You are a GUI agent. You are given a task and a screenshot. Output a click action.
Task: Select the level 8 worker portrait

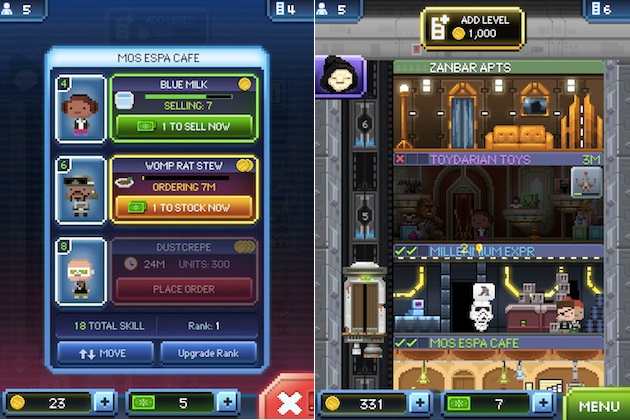81,269
